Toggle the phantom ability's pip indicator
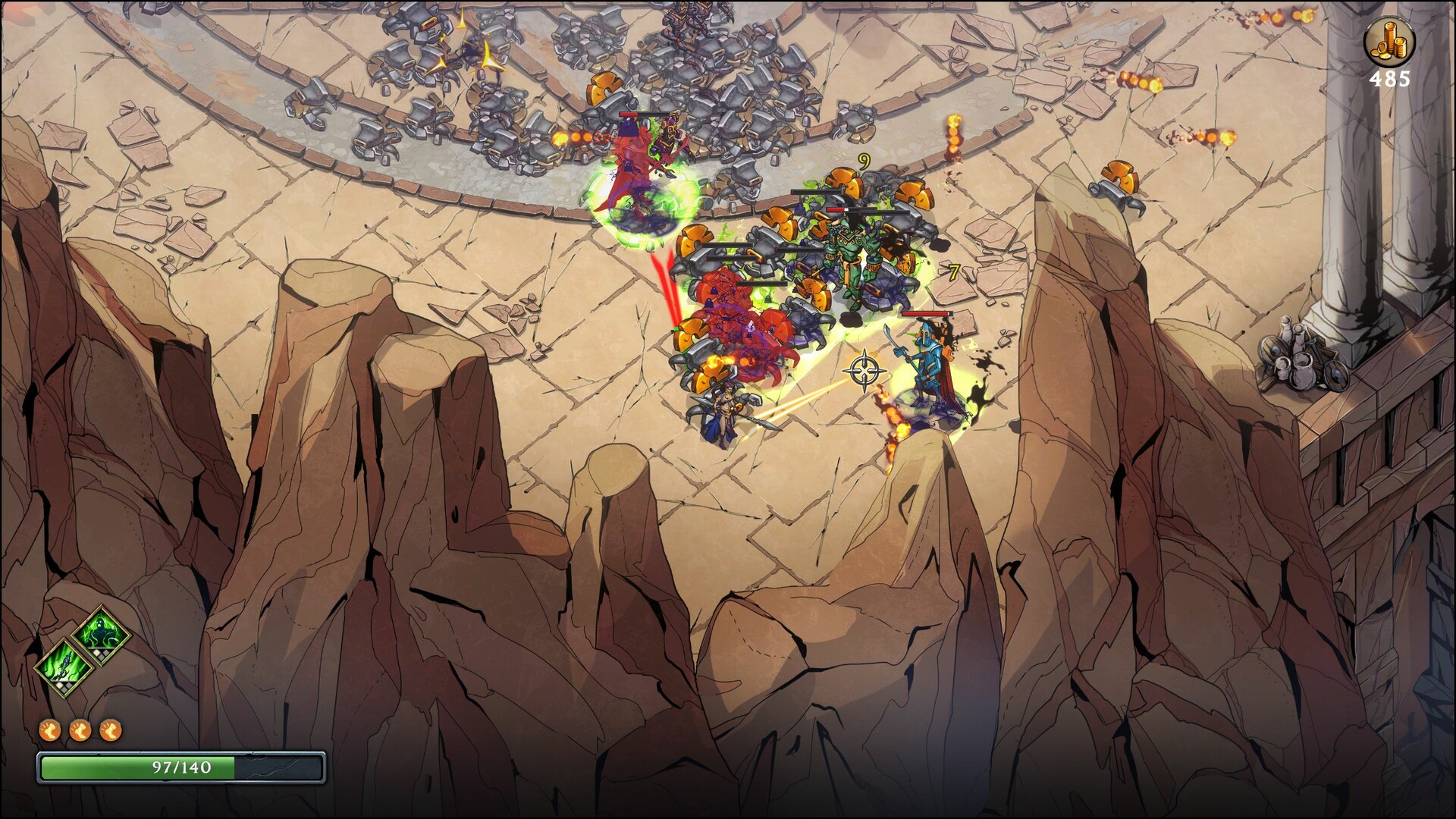Viewport: 1456px width, 819px height. click(x=101, y=652)
